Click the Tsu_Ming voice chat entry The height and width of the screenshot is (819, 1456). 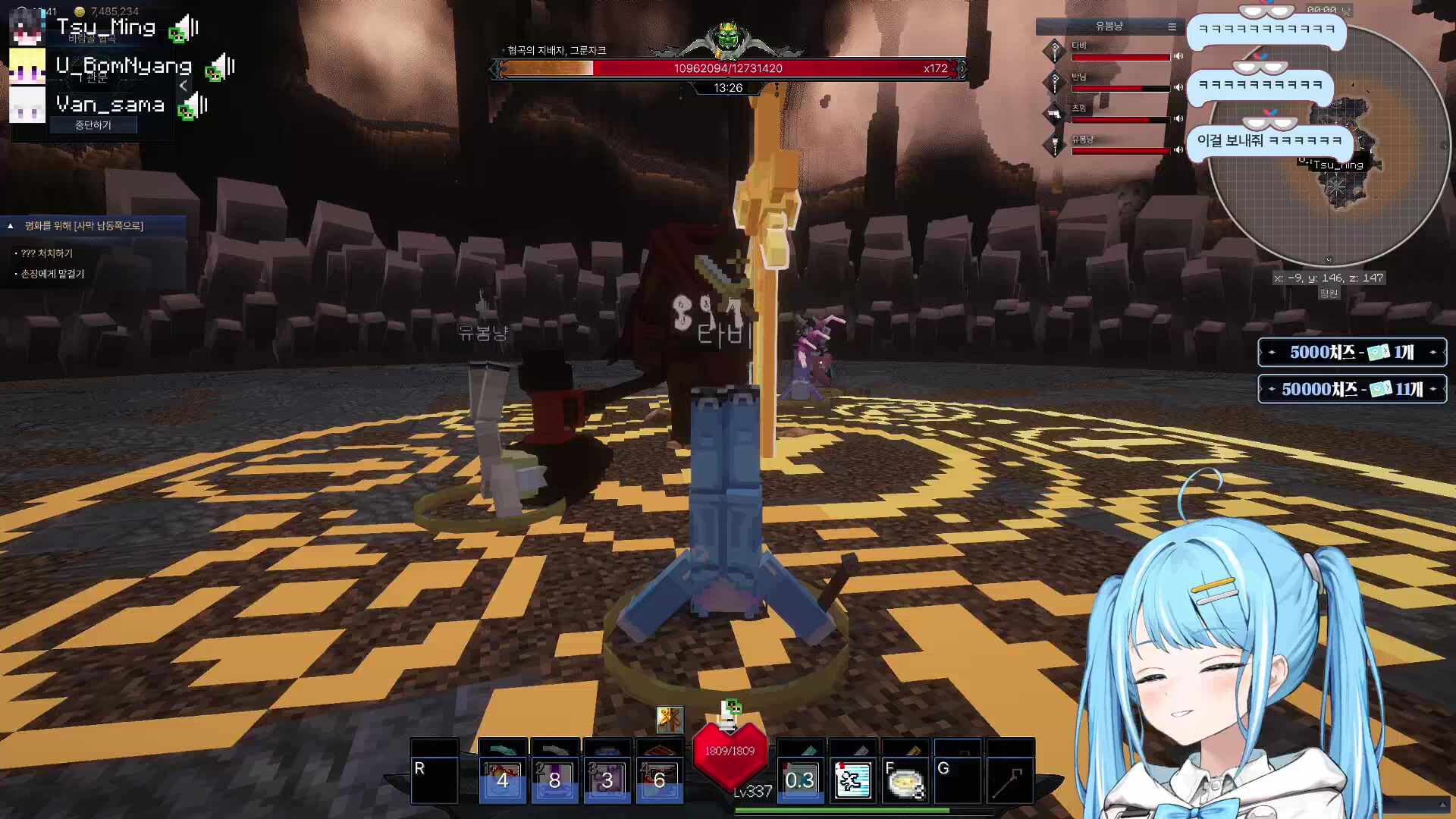click(x=106, y=28)
